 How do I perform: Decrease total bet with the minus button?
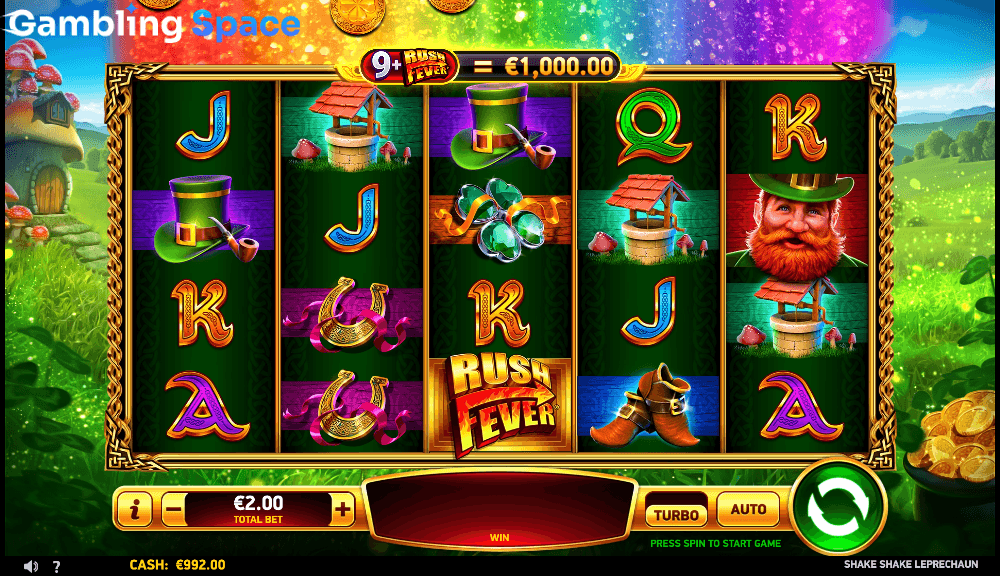[173, 509]
